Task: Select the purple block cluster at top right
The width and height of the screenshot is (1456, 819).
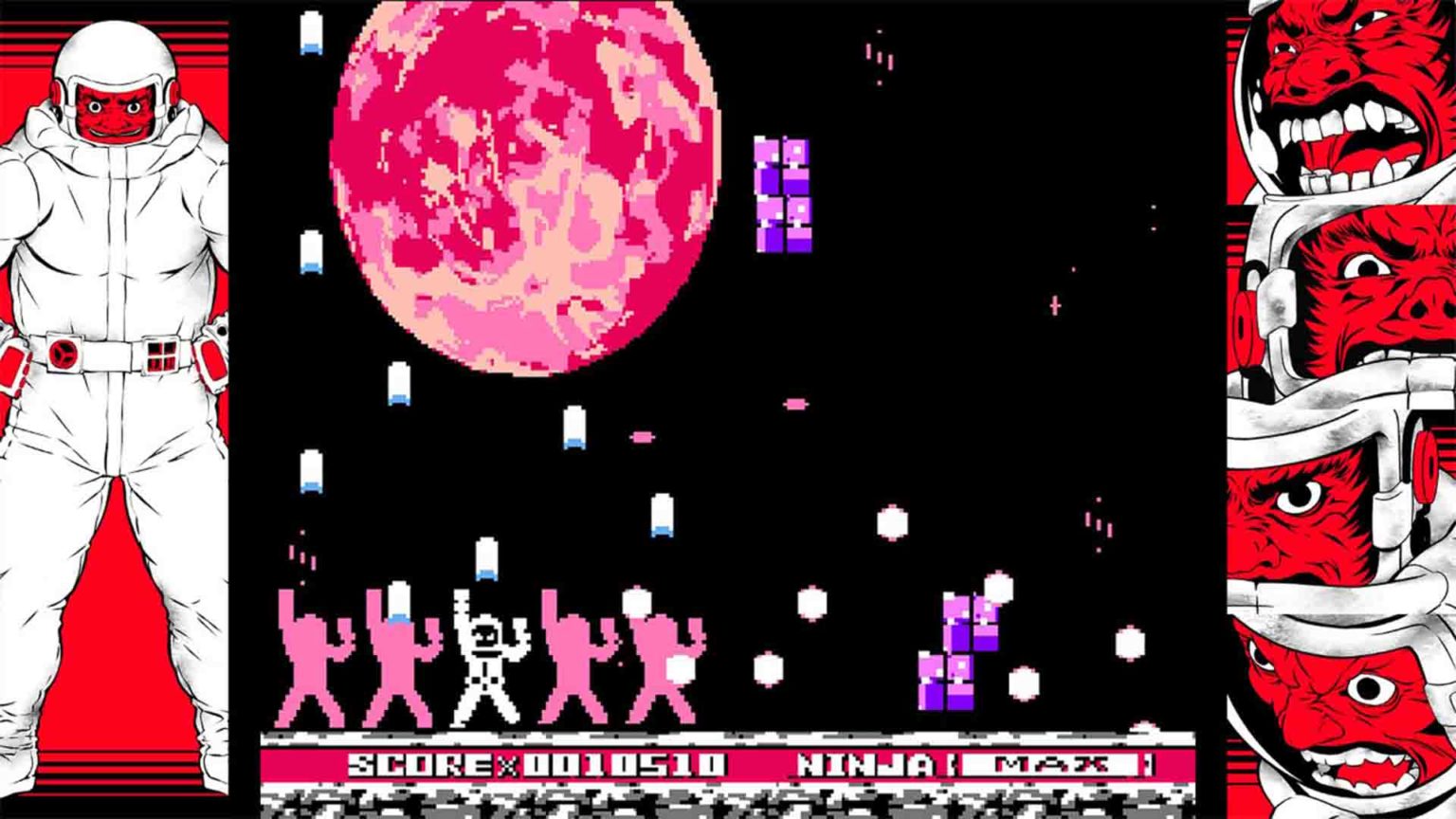Action: [x=782, y=194]
